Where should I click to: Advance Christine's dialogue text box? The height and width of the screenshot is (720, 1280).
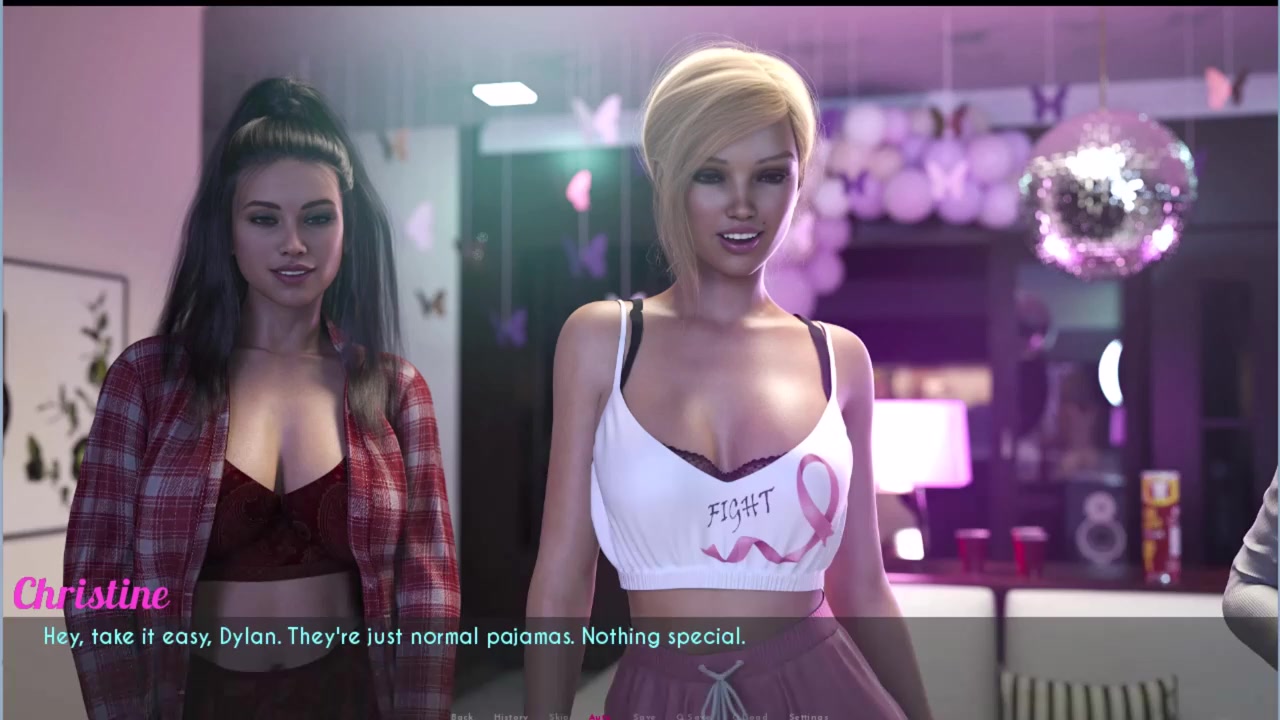pos(640,650)
